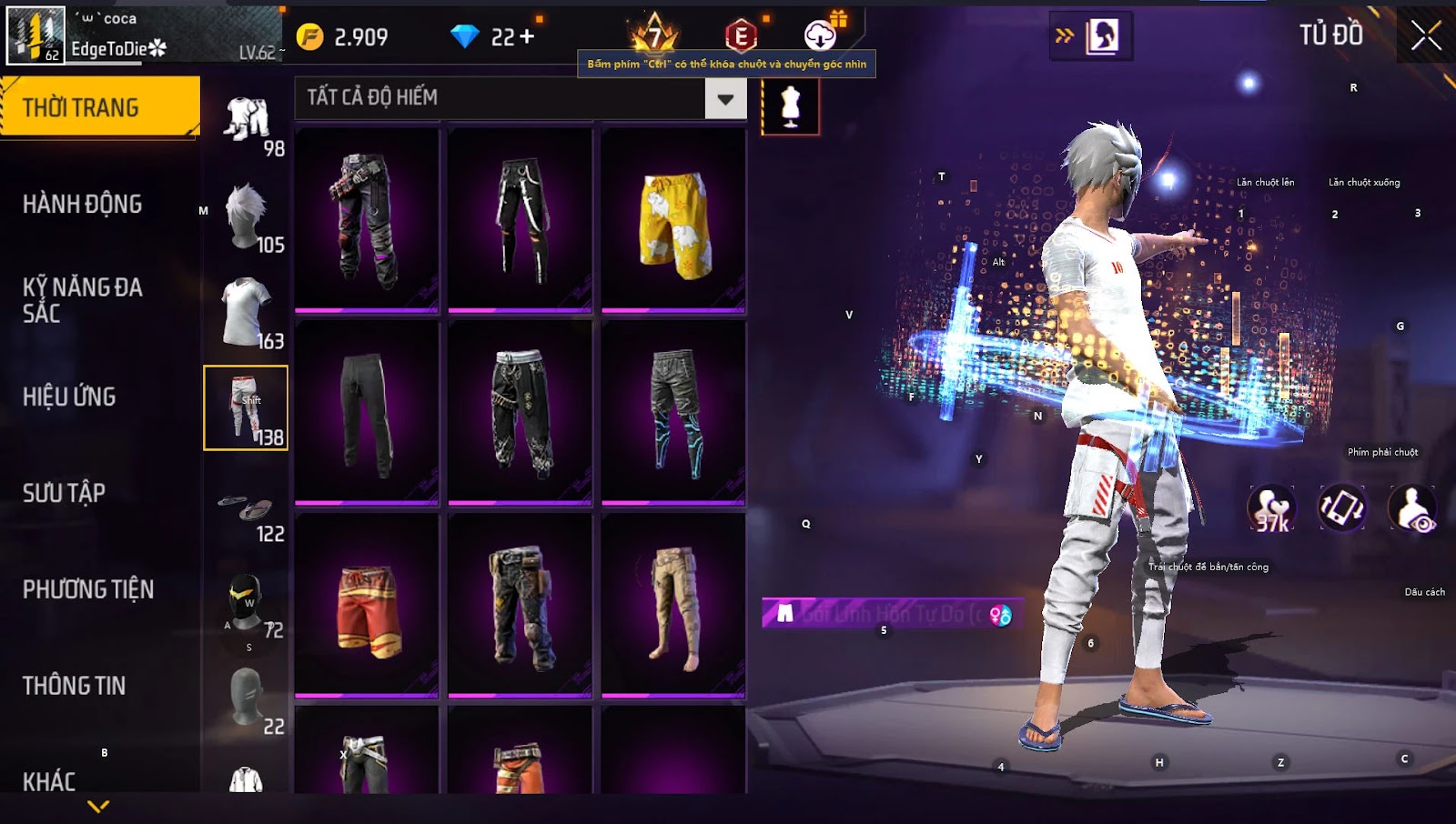Show the Thông Tin section
The image size is (1456, 824).
pos(74,686)
